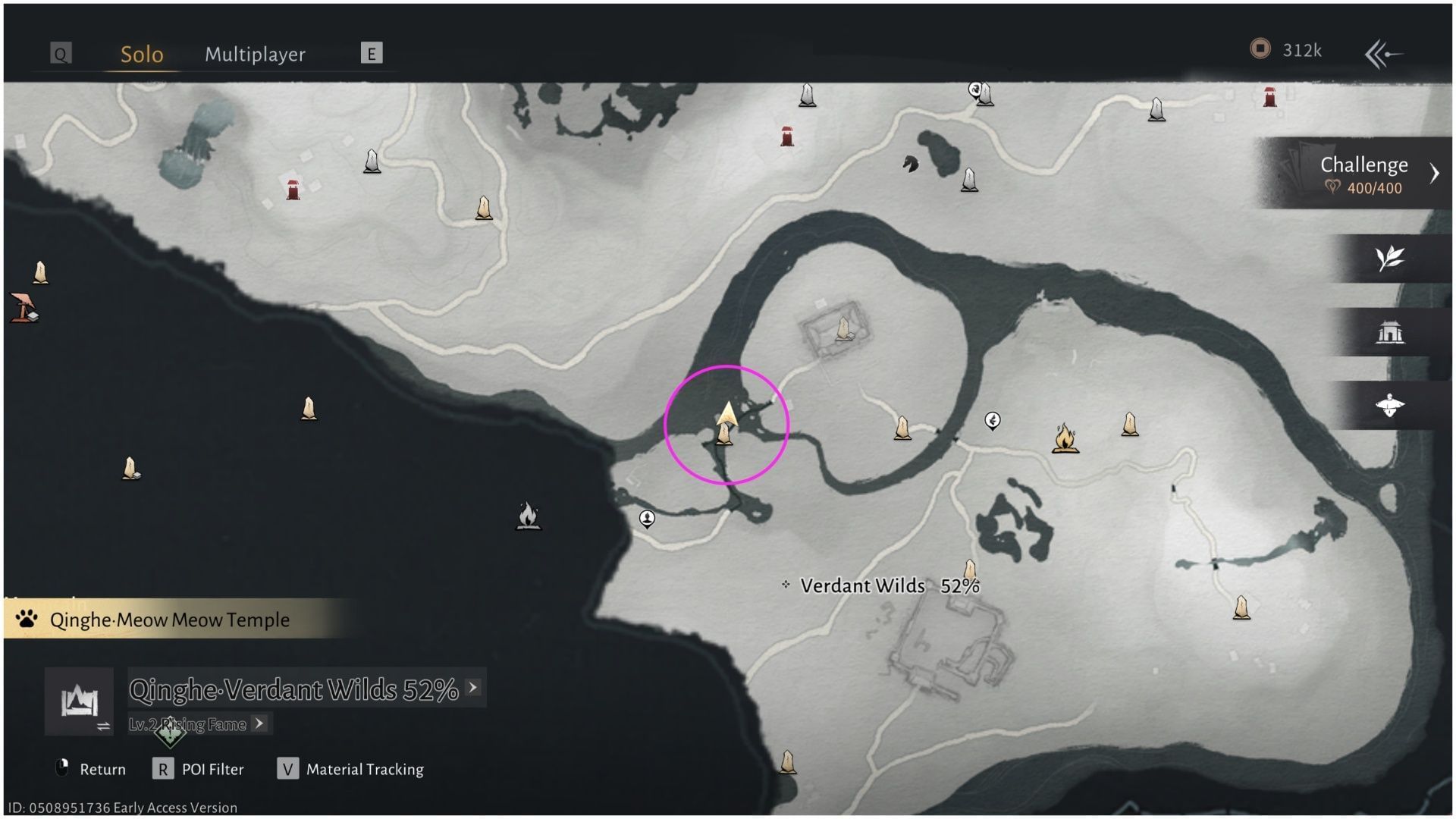Select the Solo tab

click(140, 54)
